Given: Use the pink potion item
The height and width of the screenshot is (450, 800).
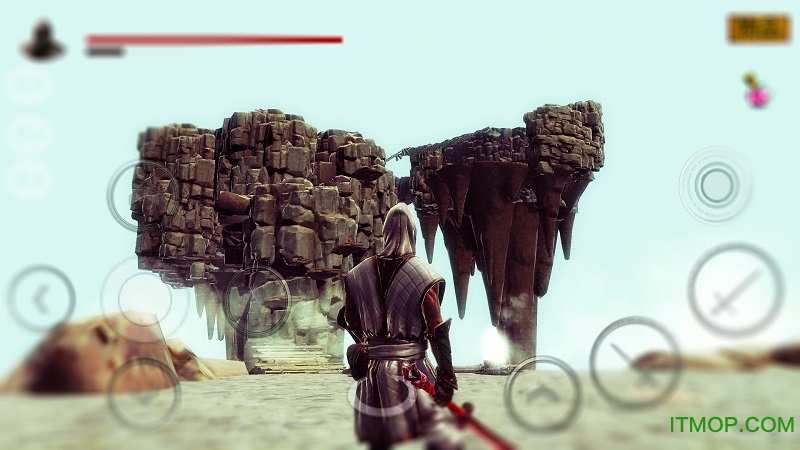Looking at the screenshot, I should 757,92.
